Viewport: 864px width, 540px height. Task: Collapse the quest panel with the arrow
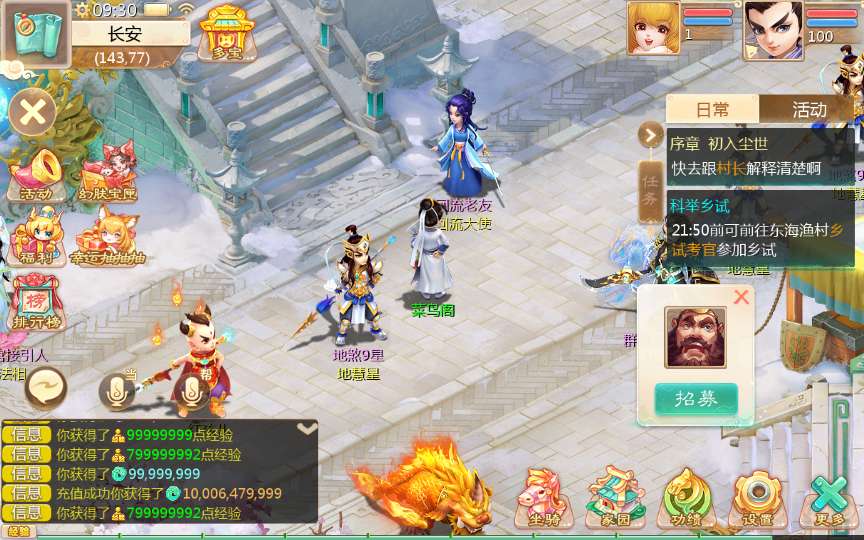click(x=651, y=134)
